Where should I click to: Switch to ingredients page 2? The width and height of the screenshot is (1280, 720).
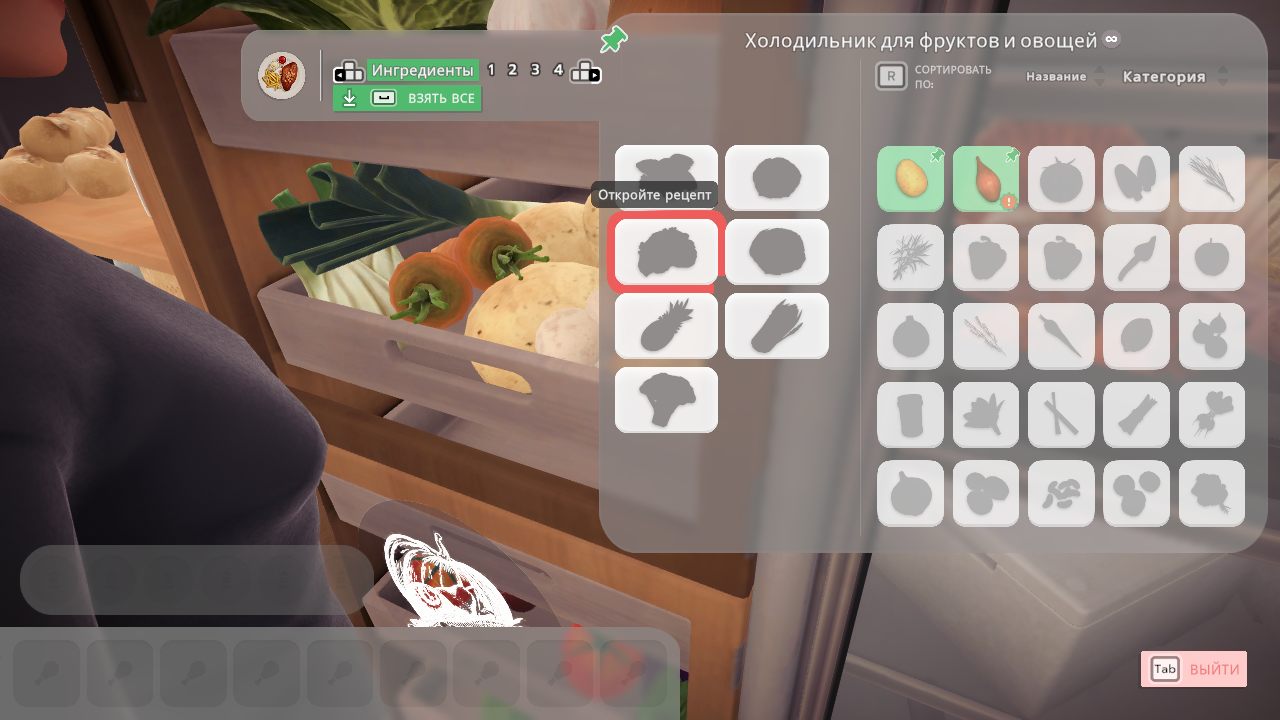[512, 70]
